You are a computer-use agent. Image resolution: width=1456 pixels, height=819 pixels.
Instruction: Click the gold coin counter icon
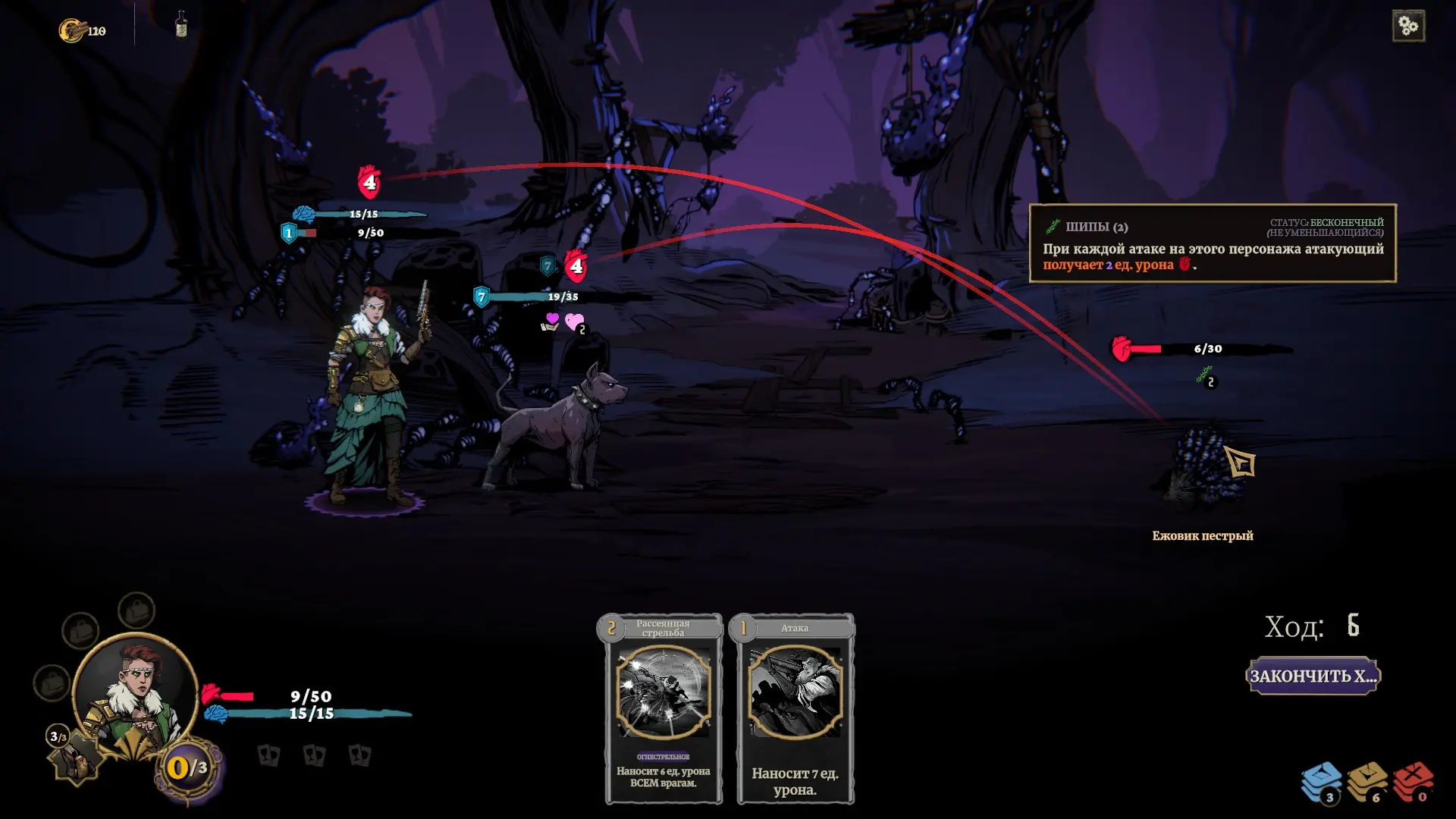(x=72, y=30)
